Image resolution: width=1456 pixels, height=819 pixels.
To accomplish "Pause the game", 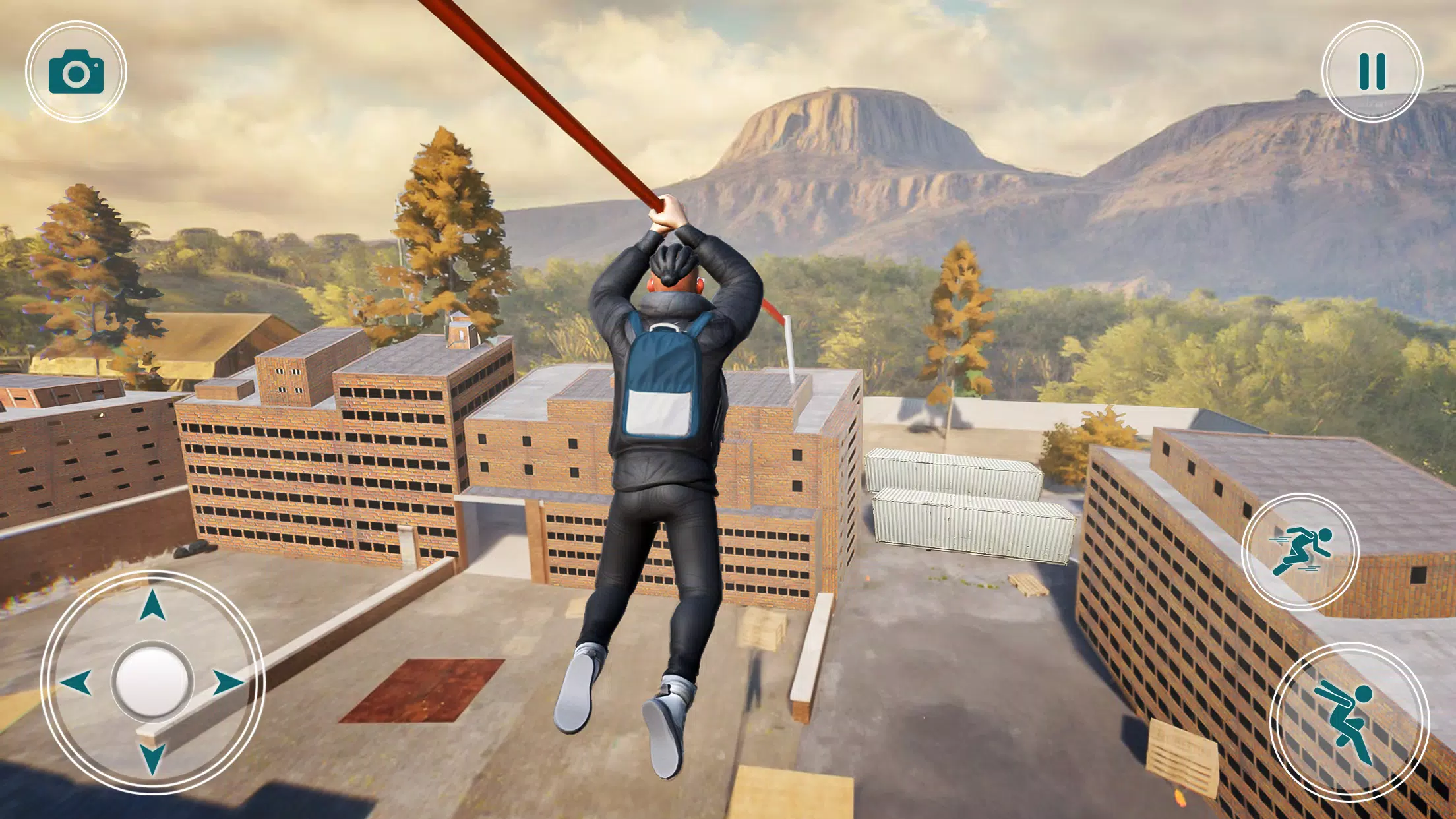I will tap(1372, 71).
